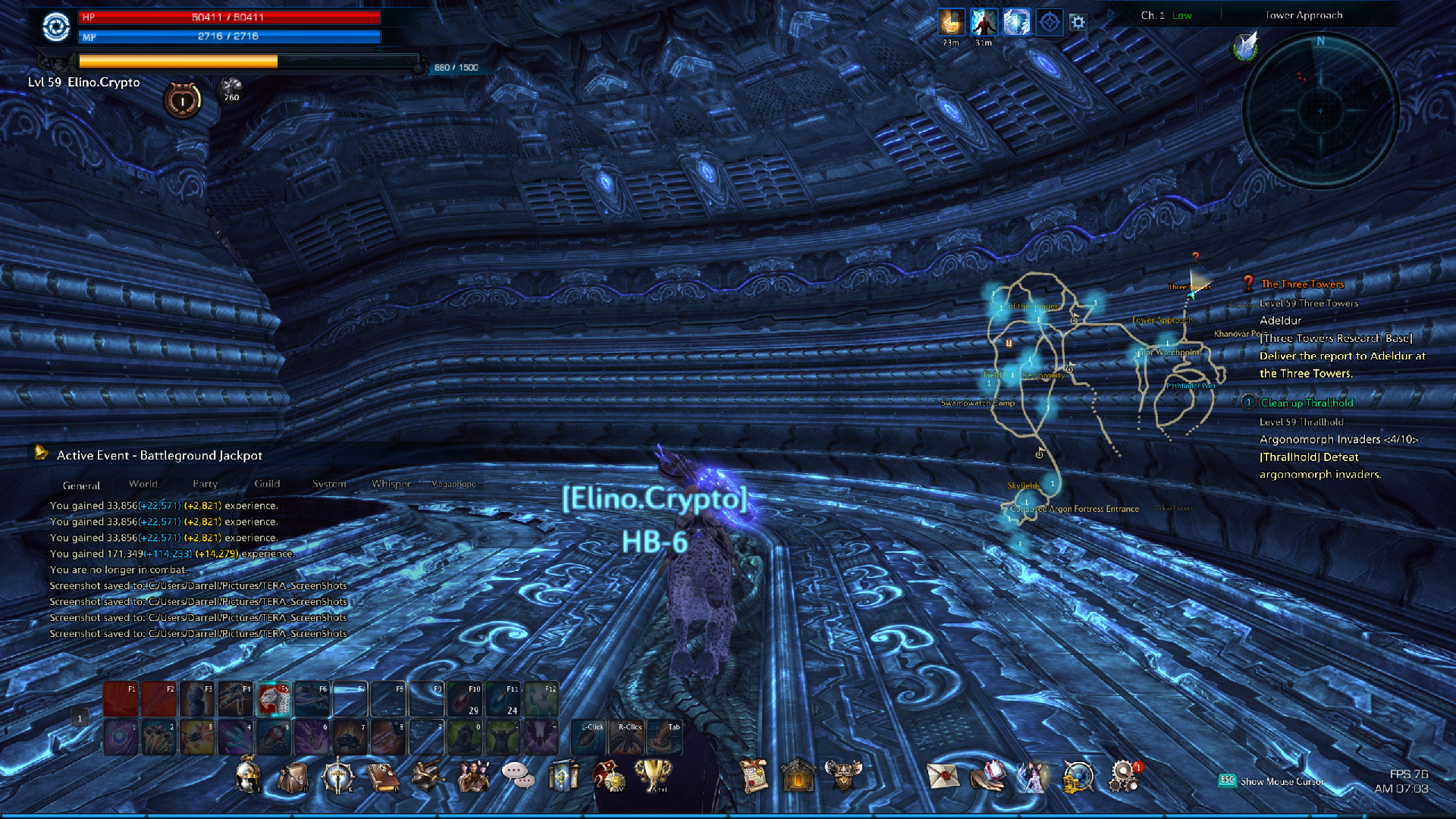Use the red potion in slot F10
This screenshot has height=819, width=1456.
(x=464, y=699)
